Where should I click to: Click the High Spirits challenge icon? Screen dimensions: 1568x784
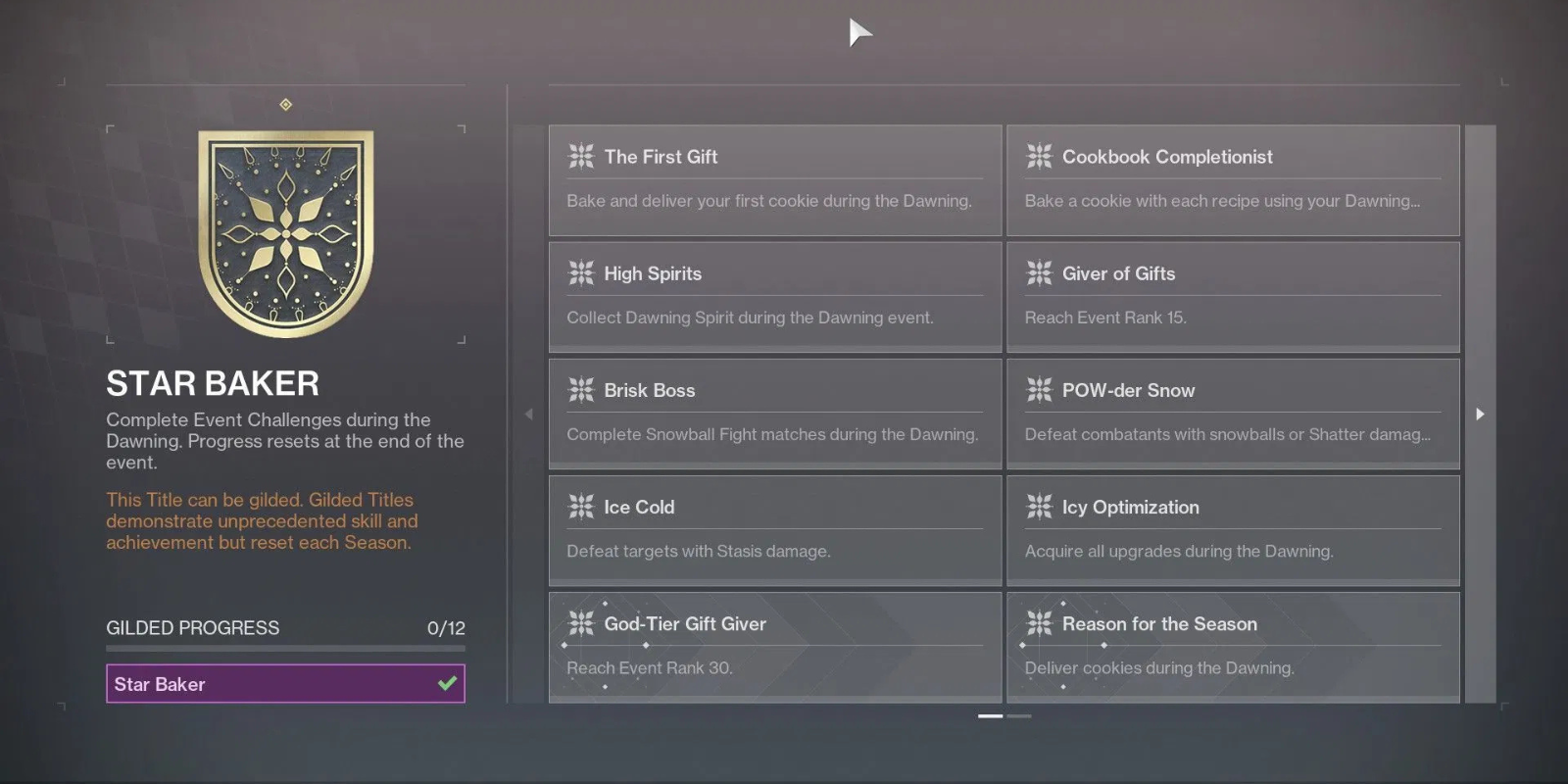pyautogui.click(x=581, y=273)
